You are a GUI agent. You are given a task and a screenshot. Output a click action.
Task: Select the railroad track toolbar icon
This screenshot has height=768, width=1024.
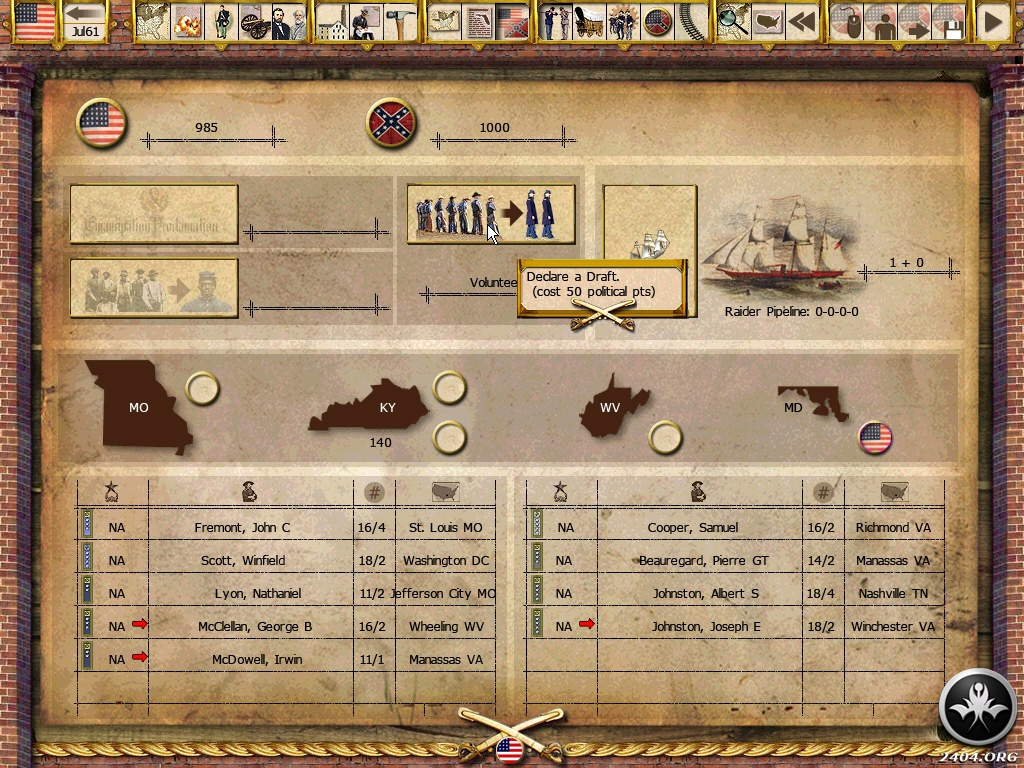click(x=689, y=22)
